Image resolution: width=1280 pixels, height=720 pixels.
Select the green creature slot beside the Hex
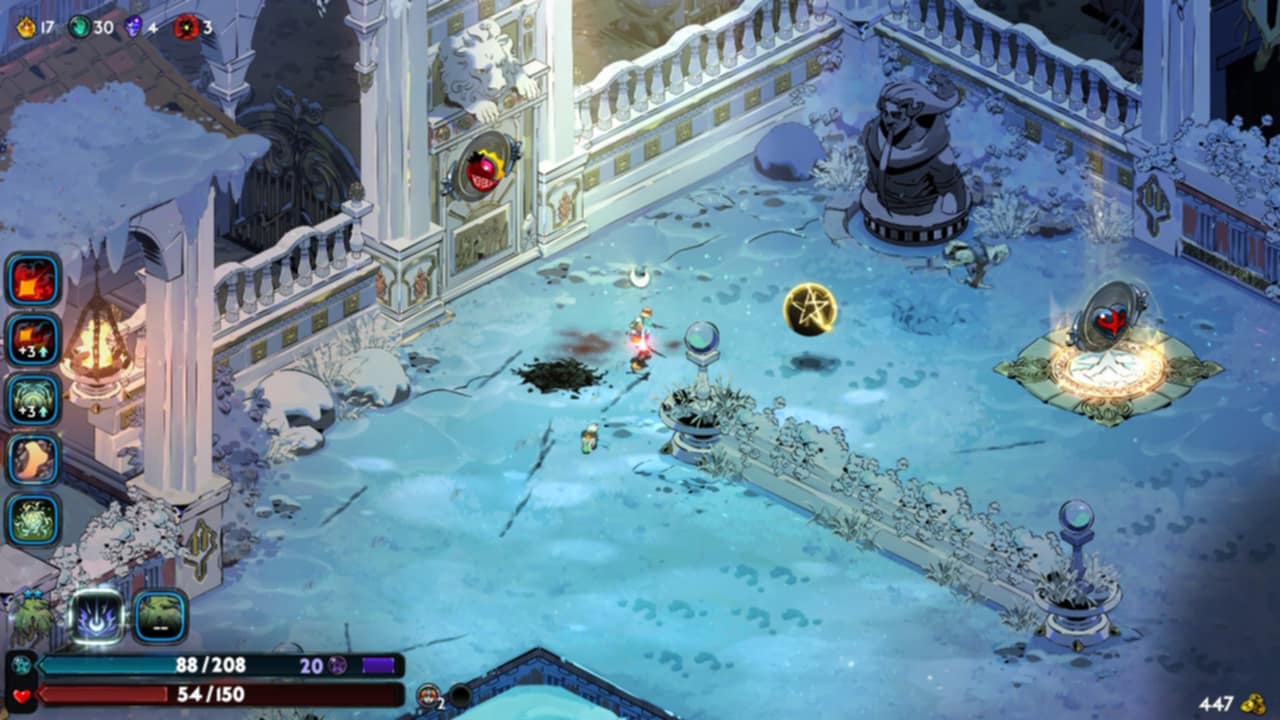click(160, 615)
